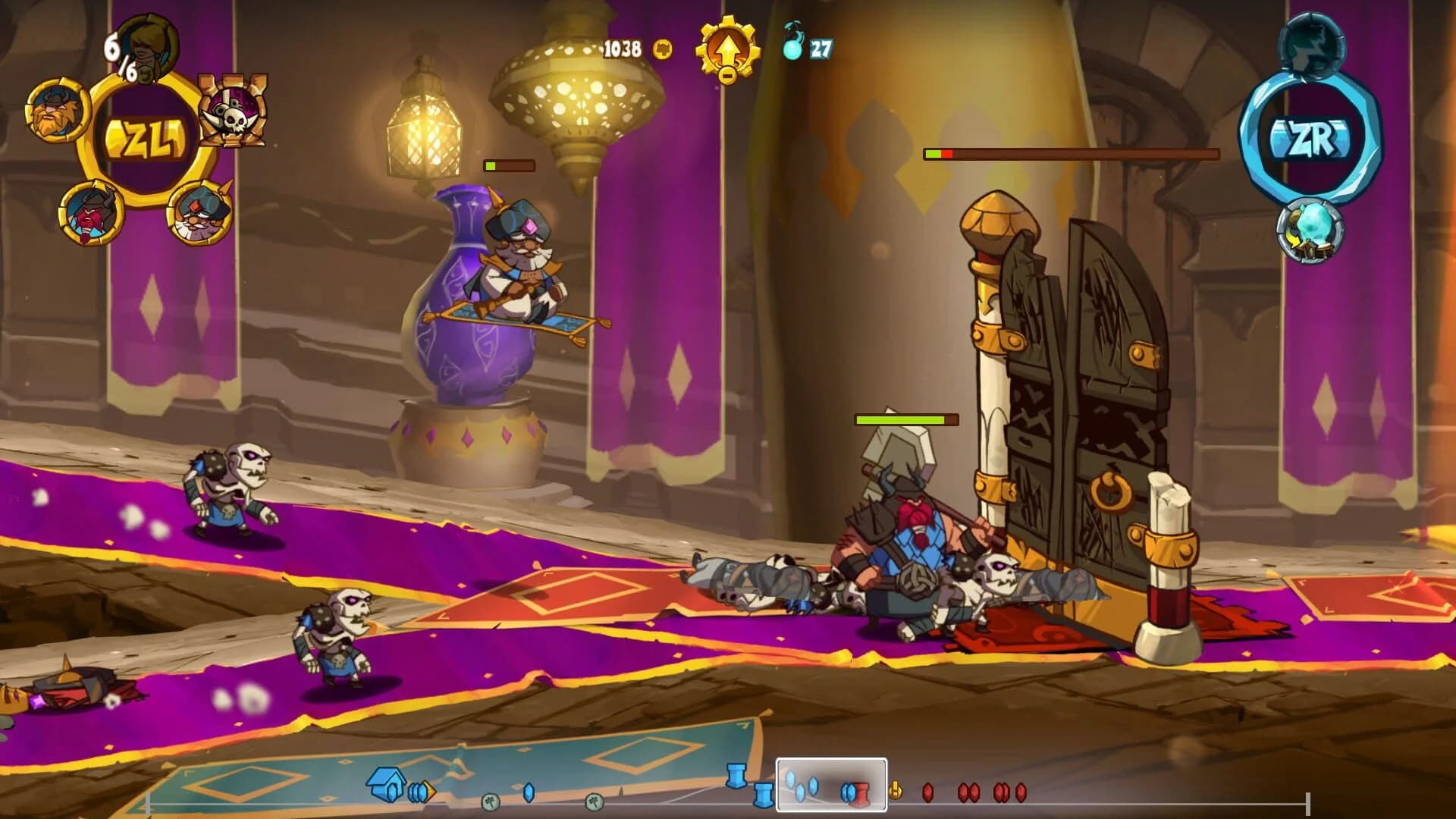Expand the golden ZL unit wheel

coord(148,139)
